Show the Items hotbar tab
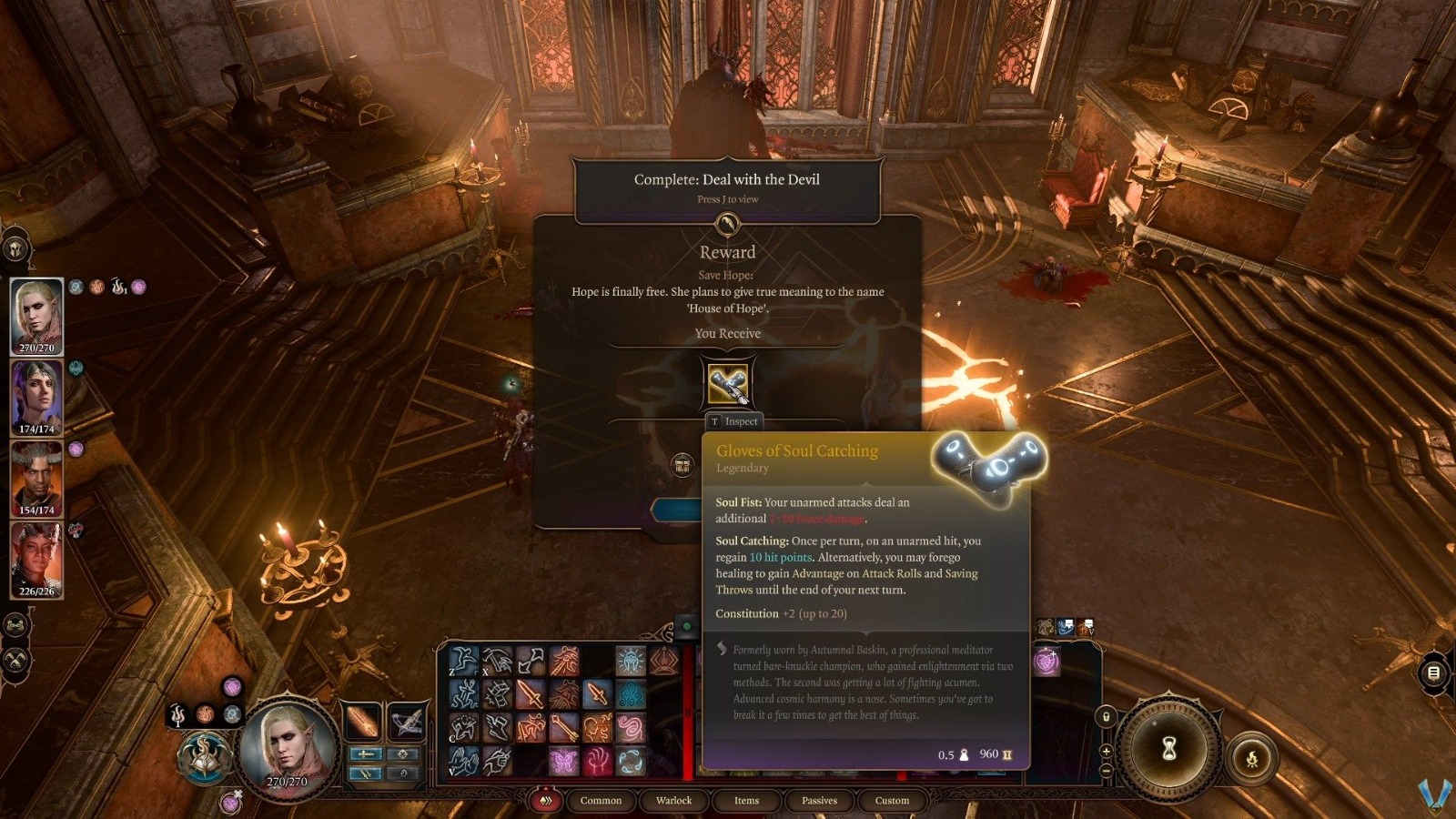This screenshot has width=1456, height=819. [746, 801]
